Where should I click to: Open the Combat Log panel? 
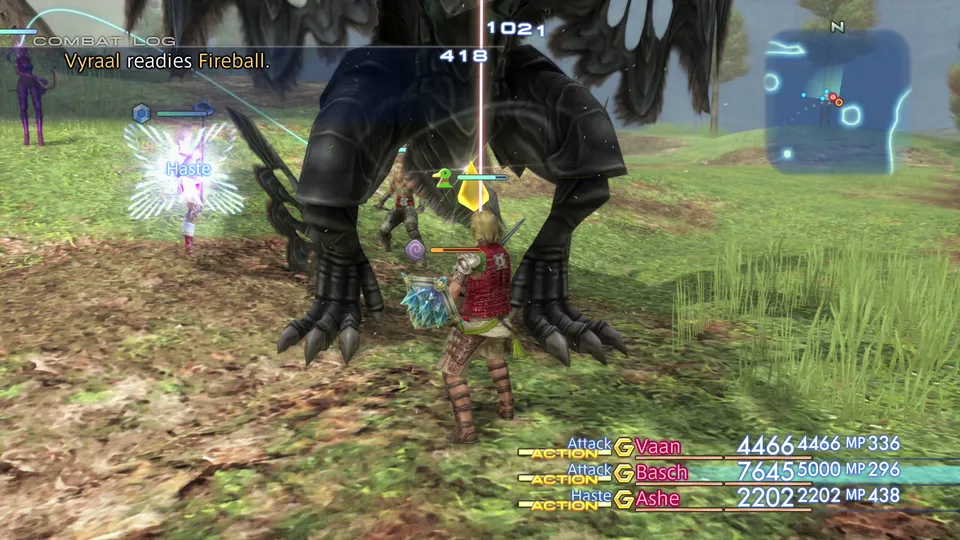click(x=104, y=41)
